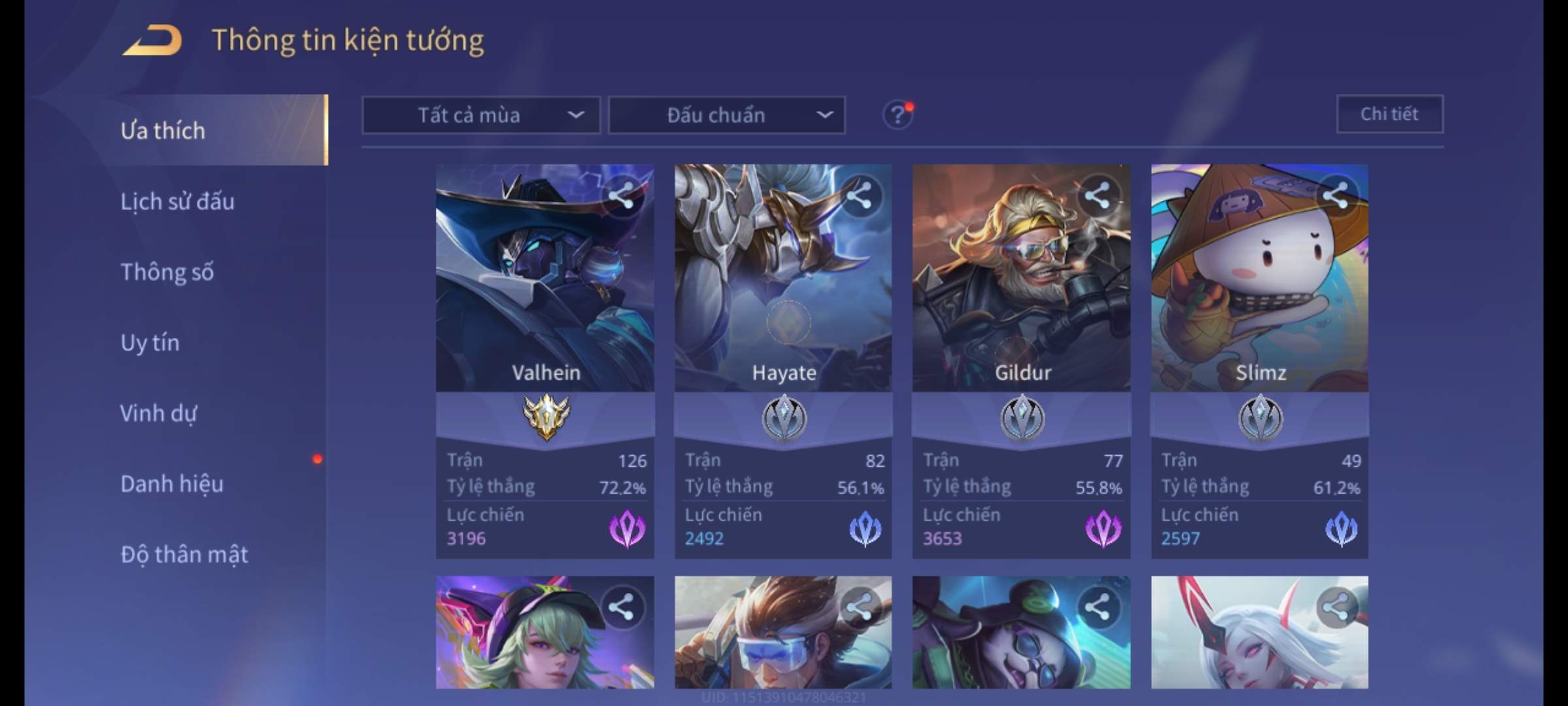Open the Tất cả mùa season dropdown

481,116
